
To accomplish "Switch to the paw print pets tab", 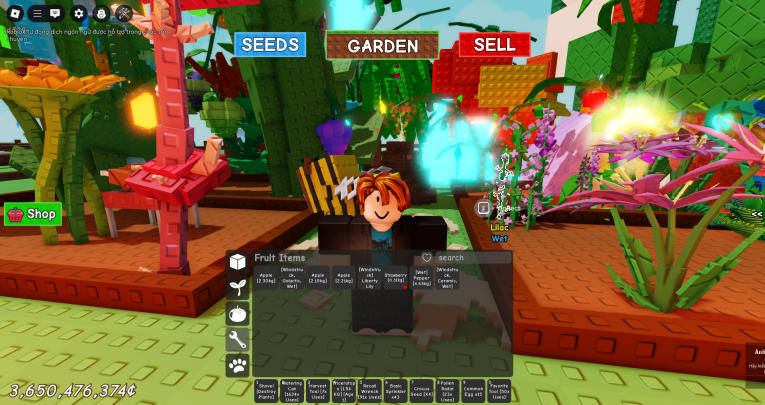I will pos(238,366).
